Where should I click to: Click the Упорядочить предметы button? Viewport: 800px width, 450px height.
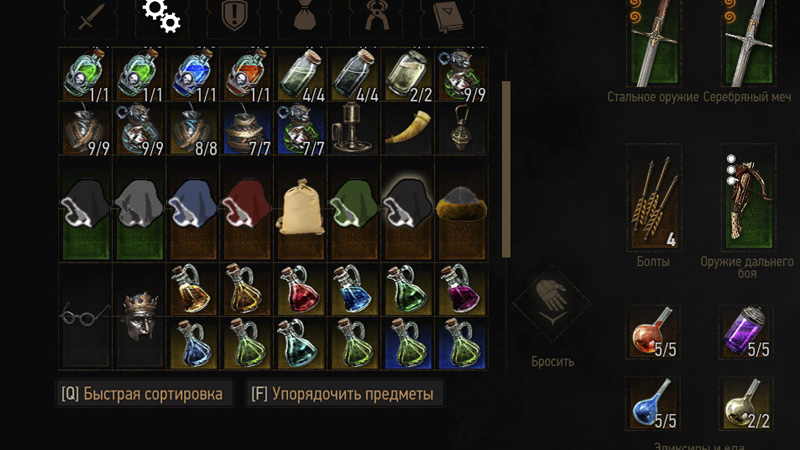point(344,394)
